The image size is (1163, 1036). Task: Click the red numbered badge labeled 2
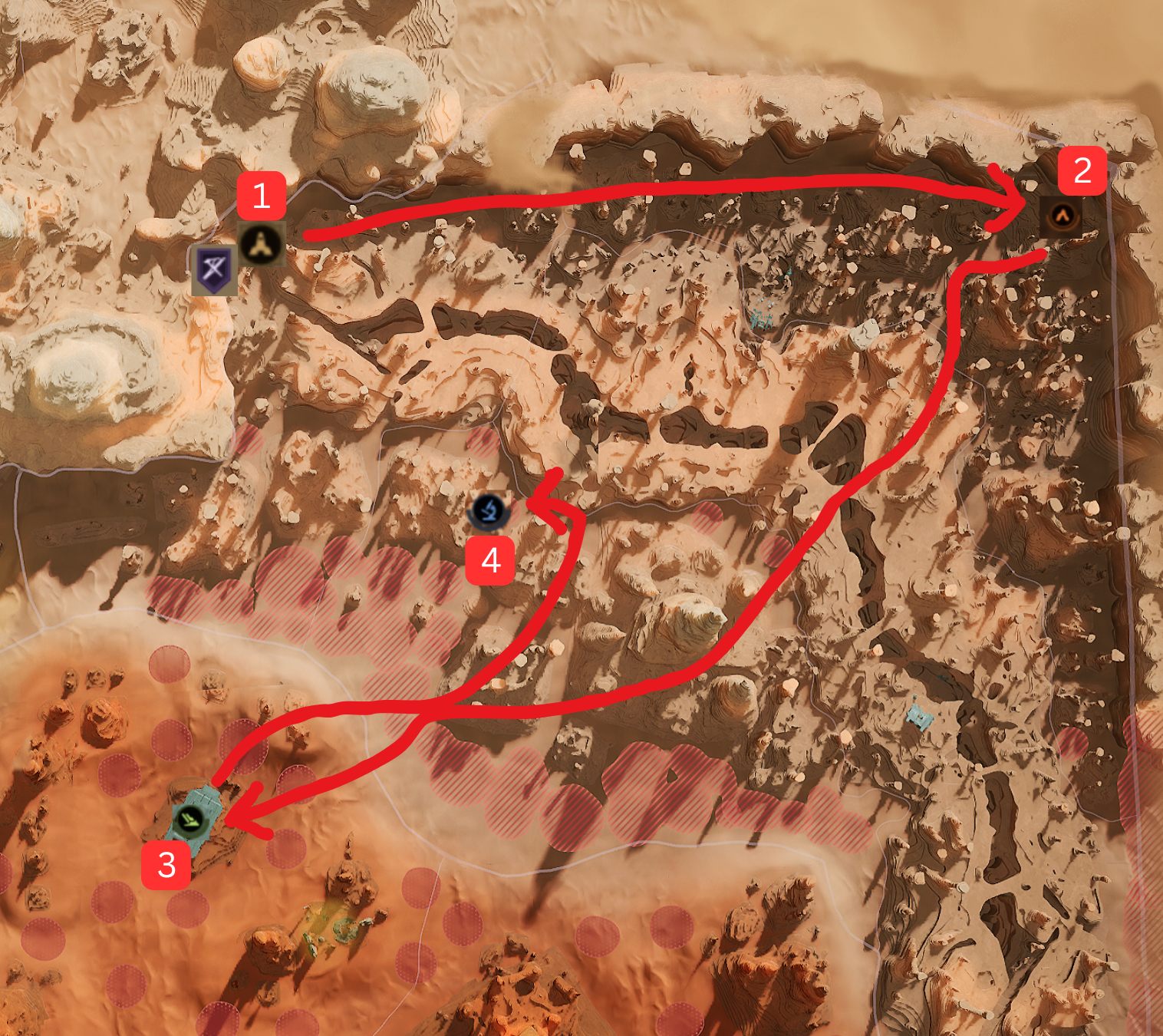pyautogui.click(x=1083, y=171)
